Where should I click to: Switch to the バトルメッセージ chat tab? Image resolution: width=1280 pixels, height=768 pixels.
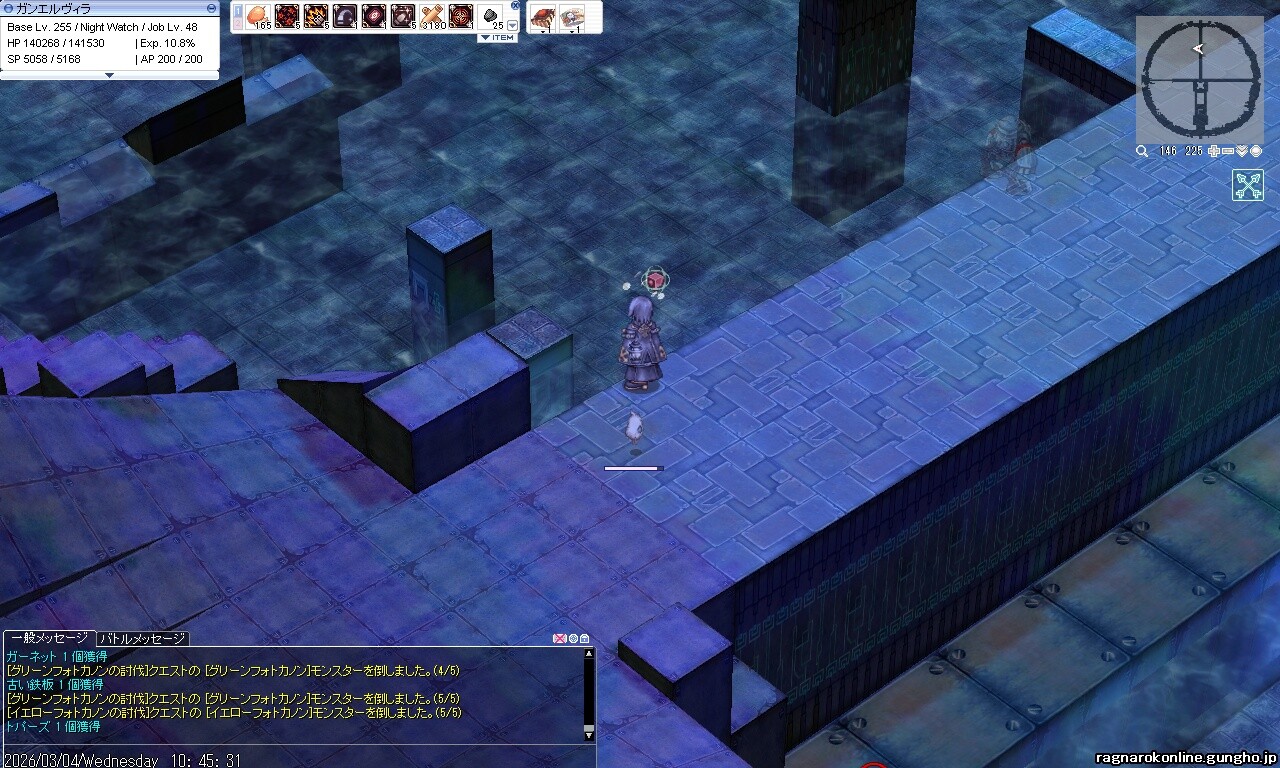pyautogui.click(x=143, y=638)
